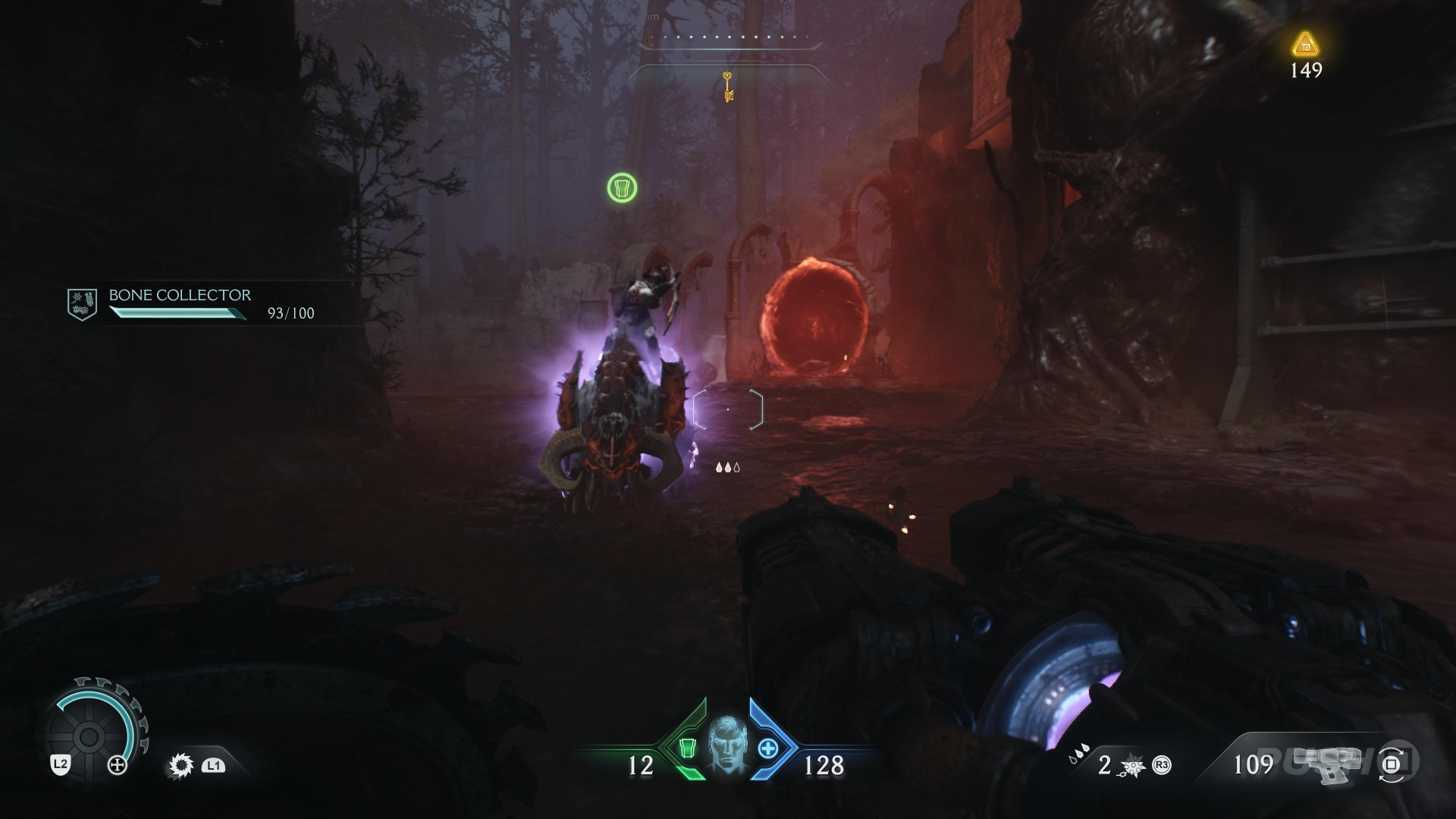Activate the spiked sawblade spell icon
Viewport: 1456px width, 819px height.
tap(181, 766)
